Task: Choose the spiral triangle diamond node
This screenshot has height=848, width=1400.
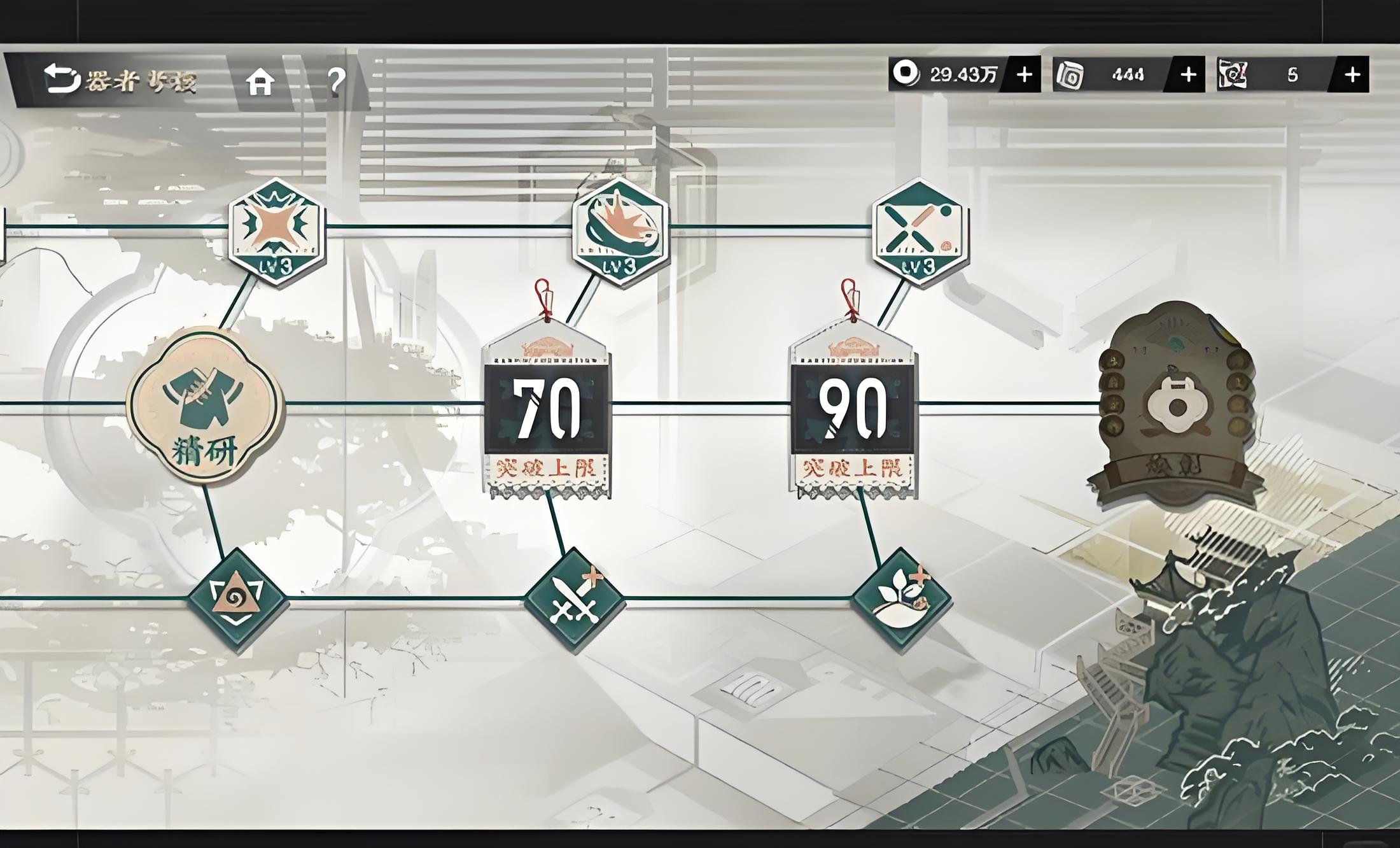Action: [x=237, y=598]
